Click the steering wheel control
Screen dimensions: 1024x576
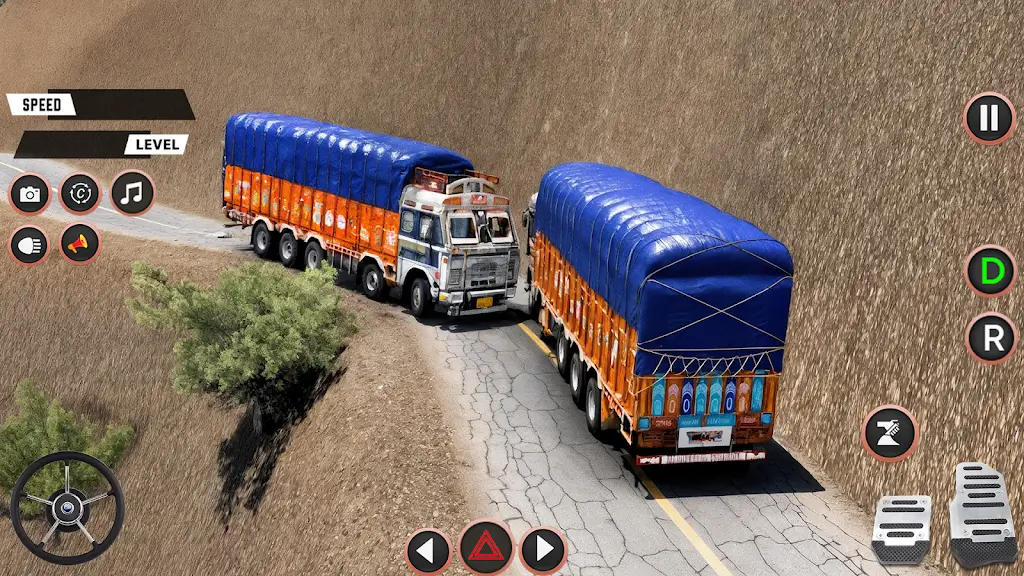[67, 507]
